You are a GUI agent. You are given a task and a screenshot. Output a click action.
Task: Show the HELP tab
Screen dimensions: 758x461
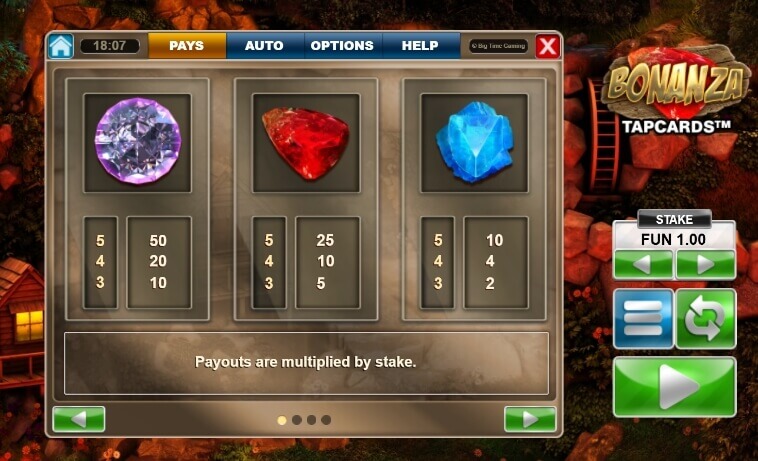420,46
